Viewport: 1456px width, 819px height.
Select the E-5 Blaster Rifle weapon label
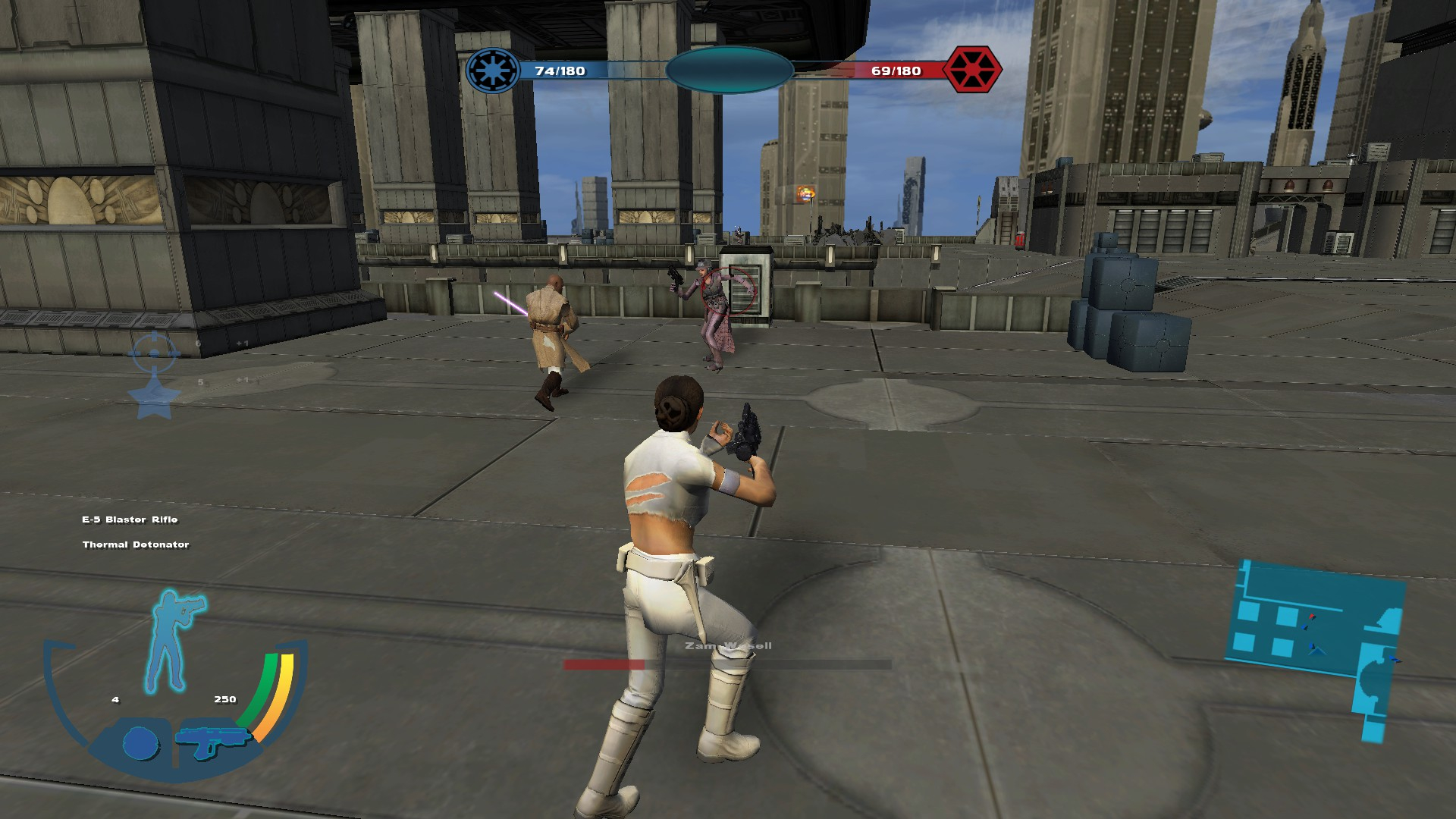[x=130, y=519]
